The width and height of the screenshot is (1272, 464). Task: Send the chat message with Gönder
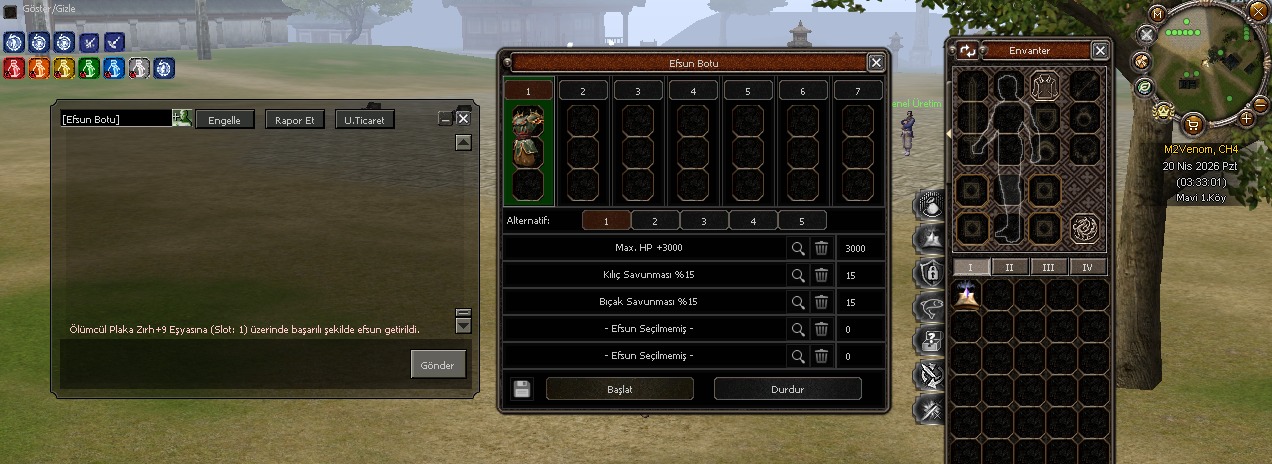coord(438,365)
